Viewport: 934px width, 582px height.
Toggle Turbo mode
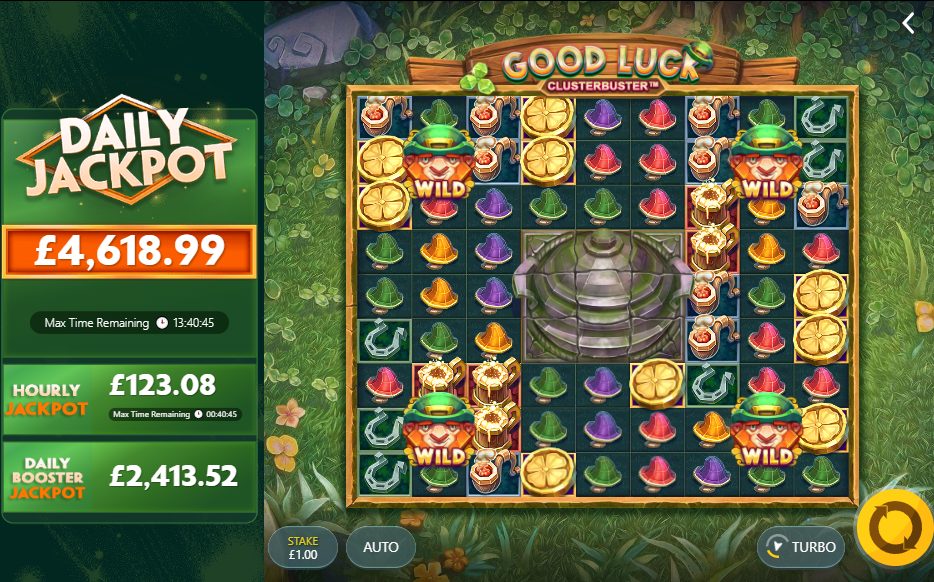(x=800, y=547)
